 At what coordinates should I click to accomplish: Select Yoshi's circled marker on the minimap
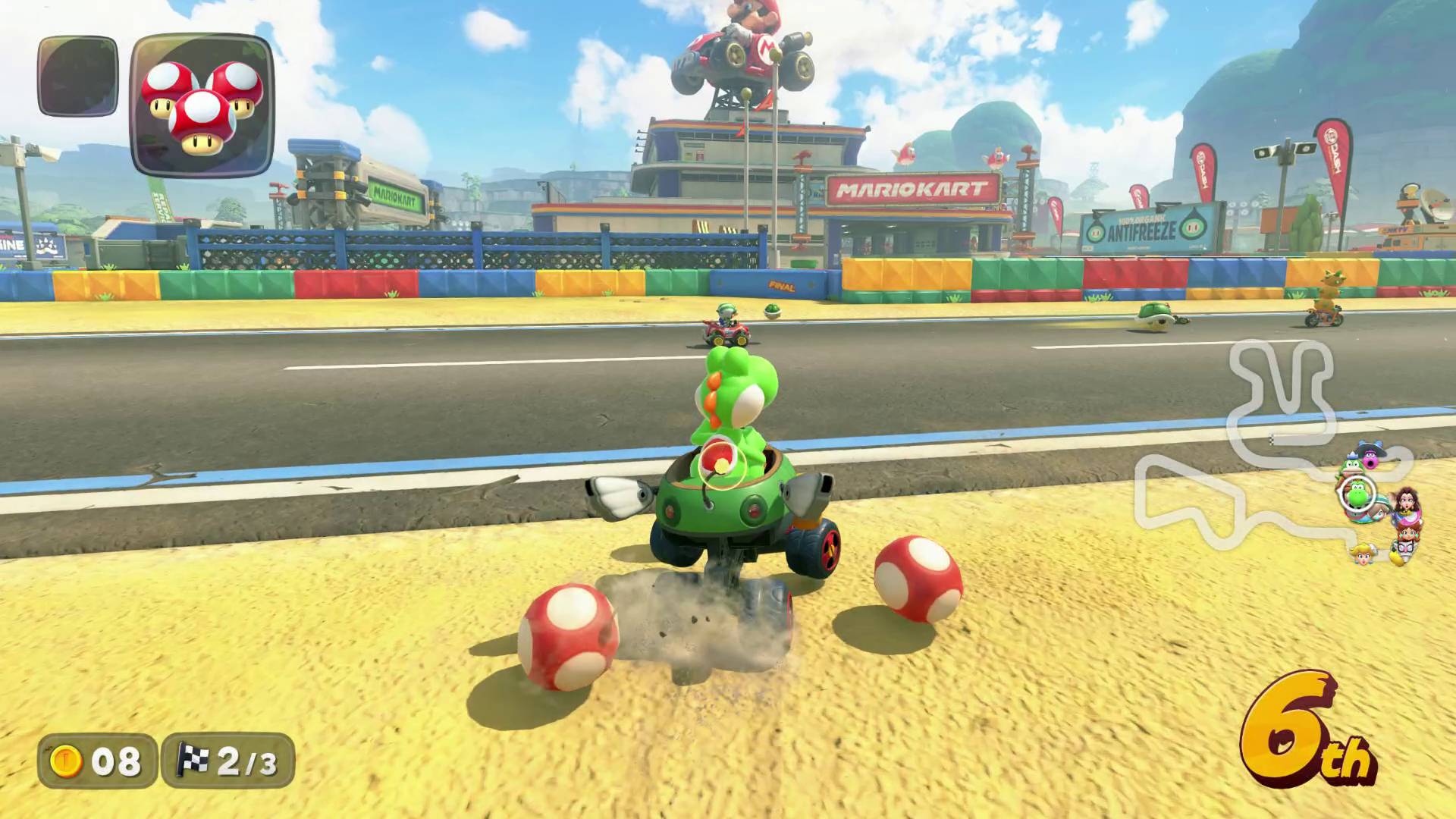pos(1357,495)
